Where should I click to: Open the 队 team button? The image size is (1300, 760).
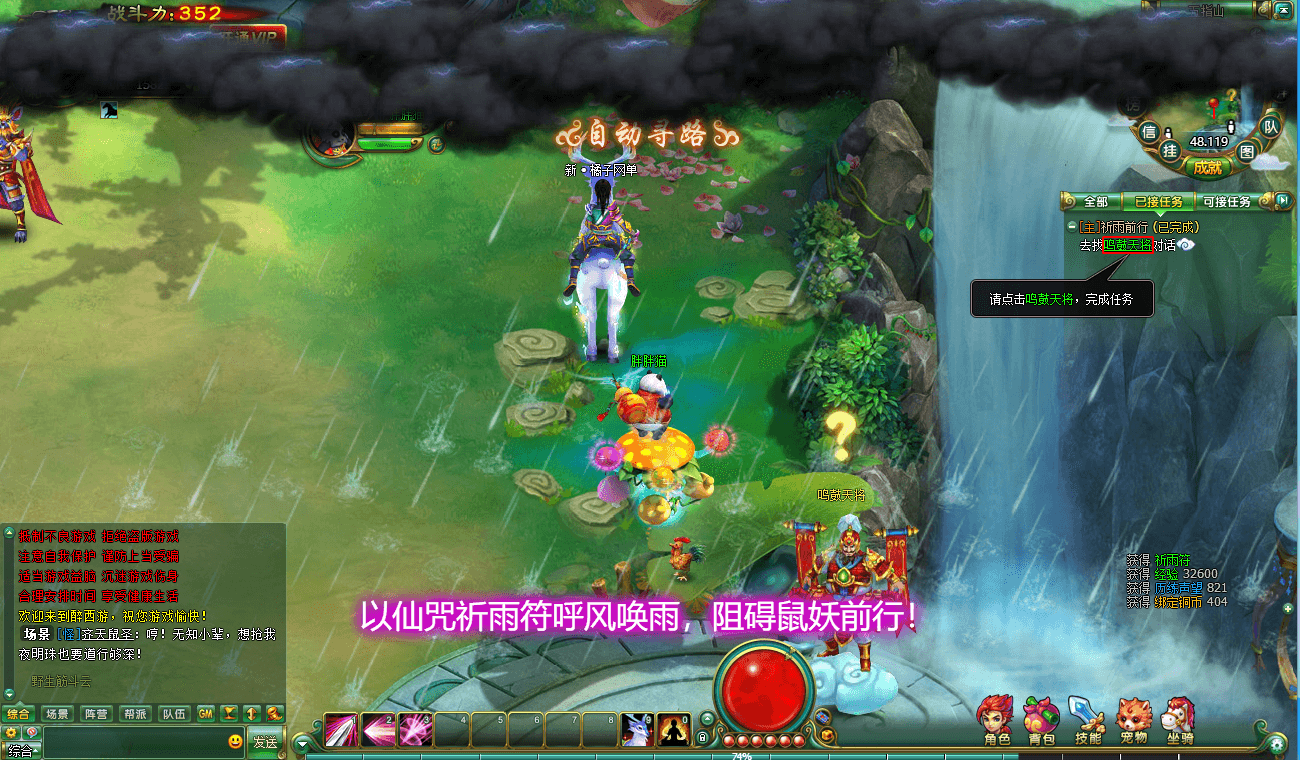click(1269, 126)
